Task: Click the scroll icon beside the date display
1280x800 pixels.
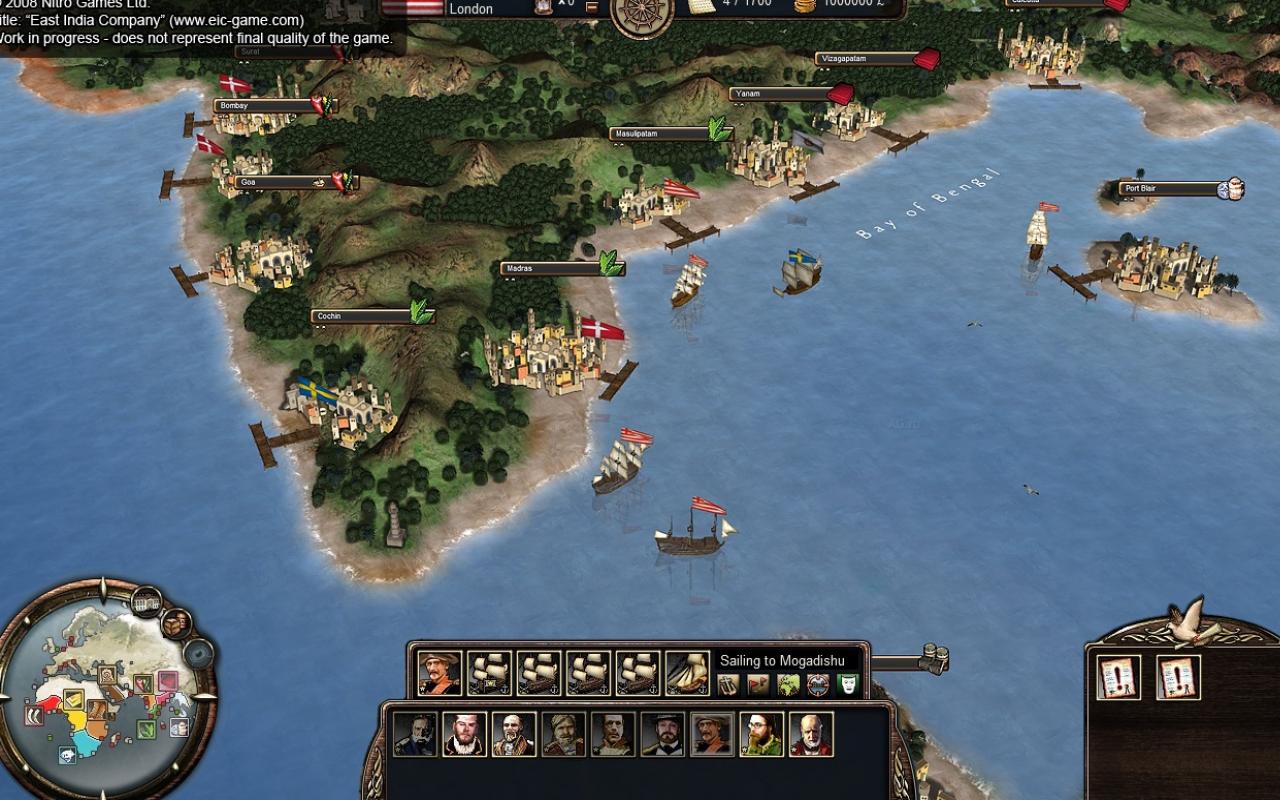Action: [x=700, y=7]
